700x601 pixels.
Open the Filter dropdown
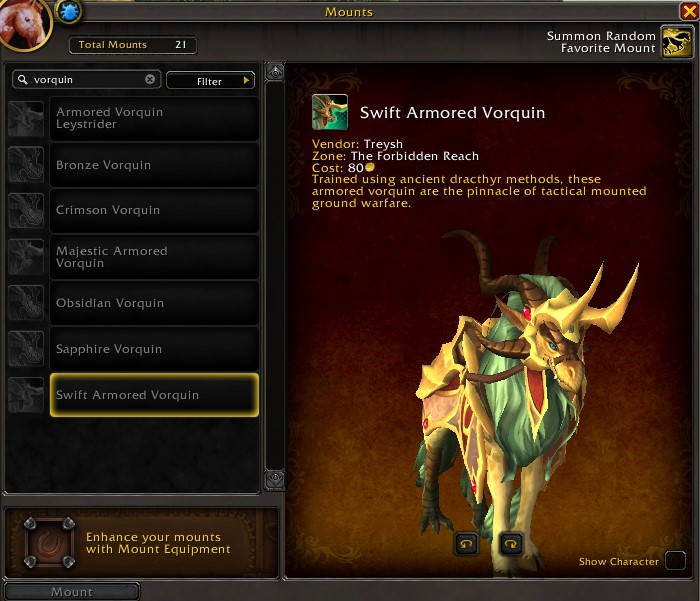pyautogui.click(x=210, y=80)
